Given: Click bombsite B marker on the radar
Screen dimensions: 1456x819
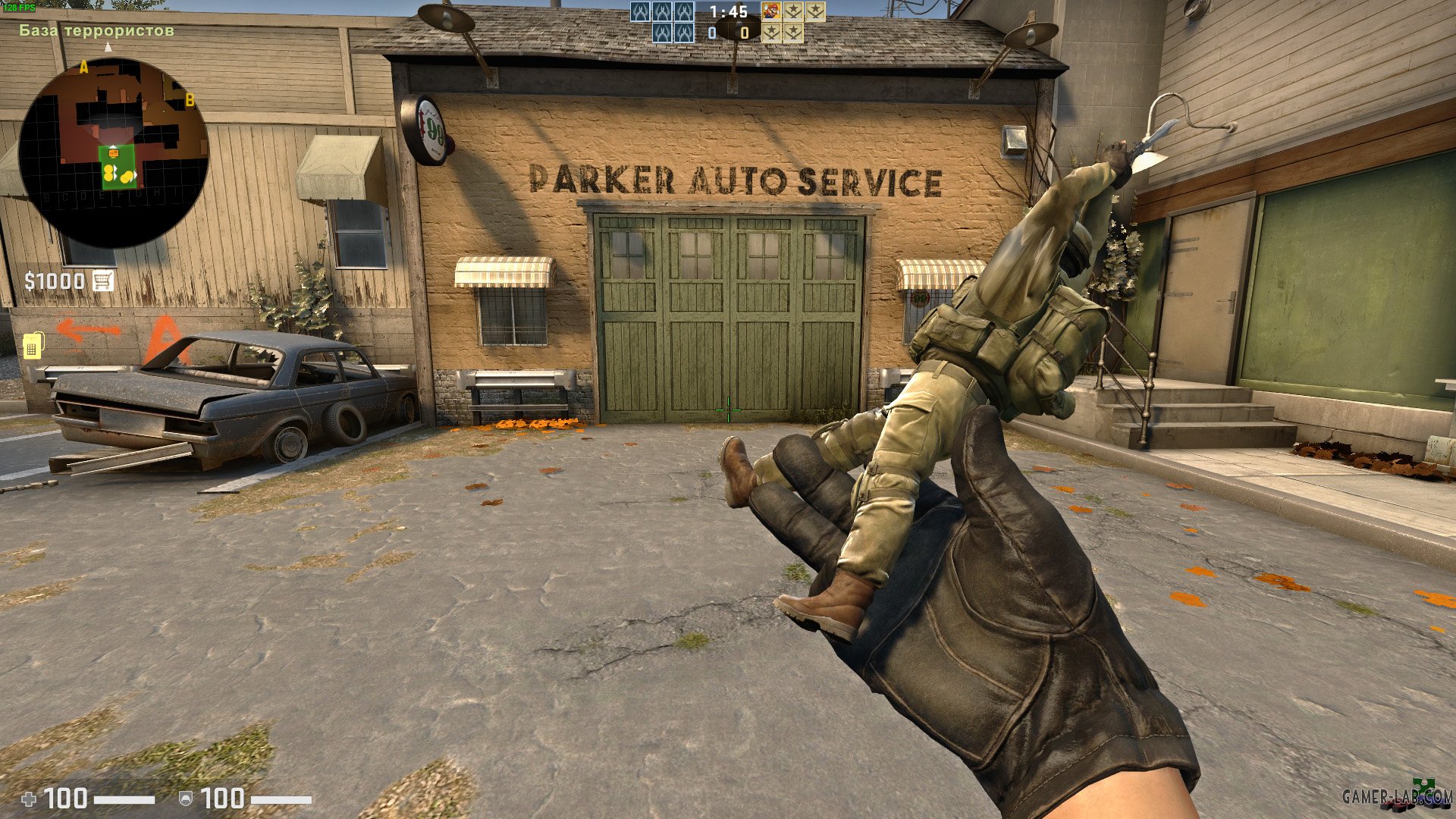Looking at the screenshot, I should click(190, 98).
